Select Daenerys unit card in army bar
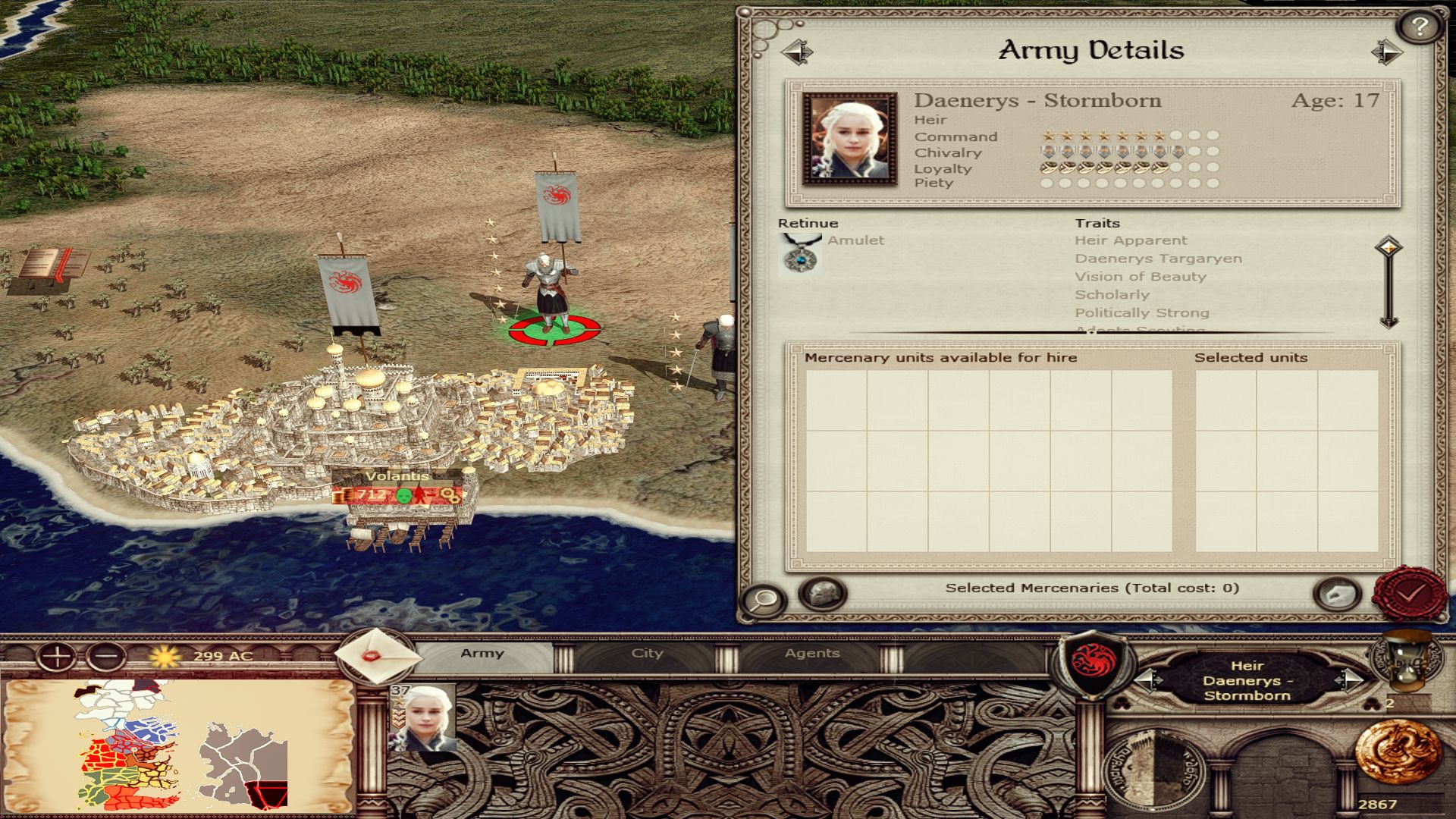 [423, 717]
